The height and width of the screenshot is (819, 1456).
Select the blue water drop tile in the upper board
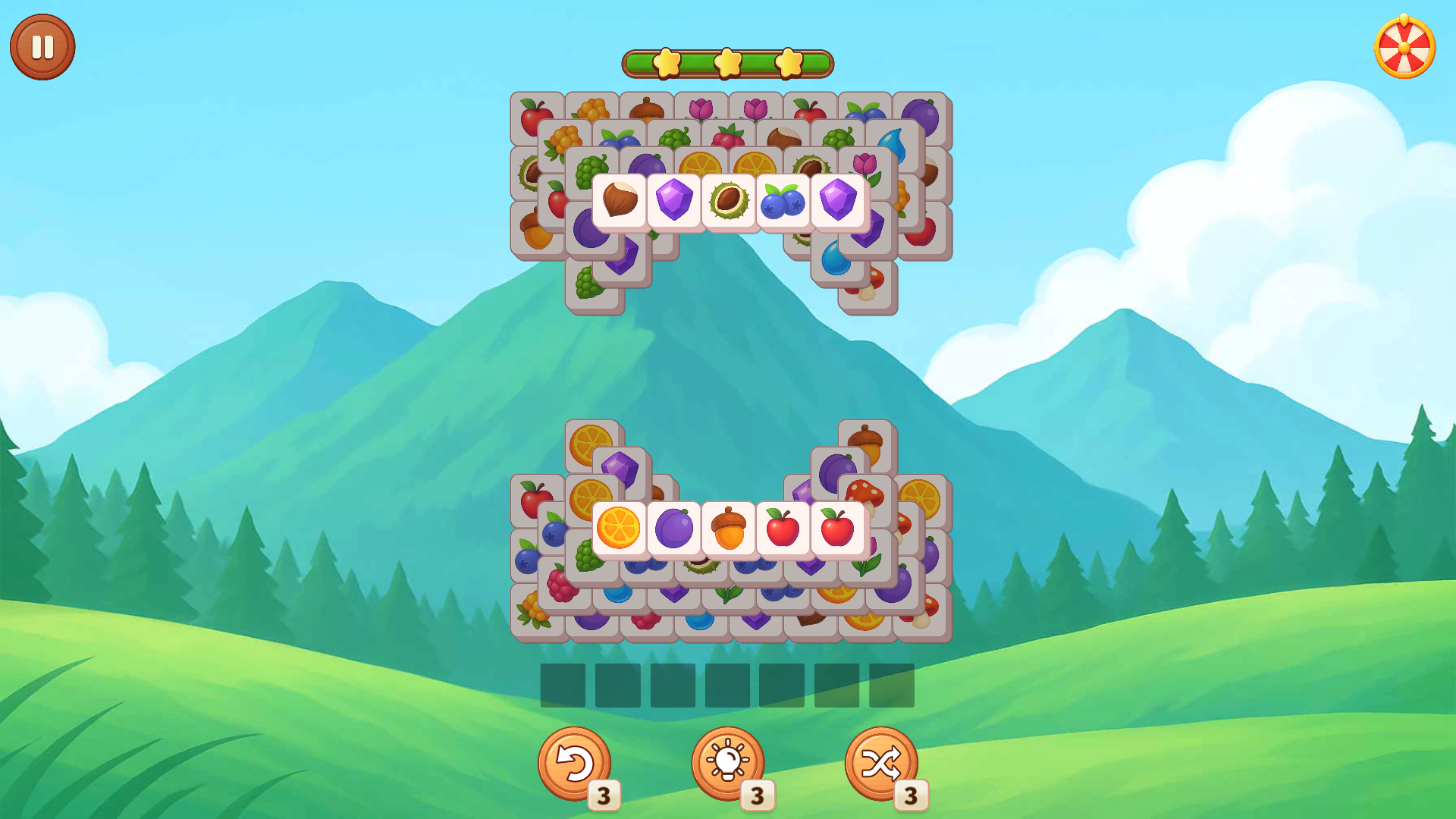(895, 144)
